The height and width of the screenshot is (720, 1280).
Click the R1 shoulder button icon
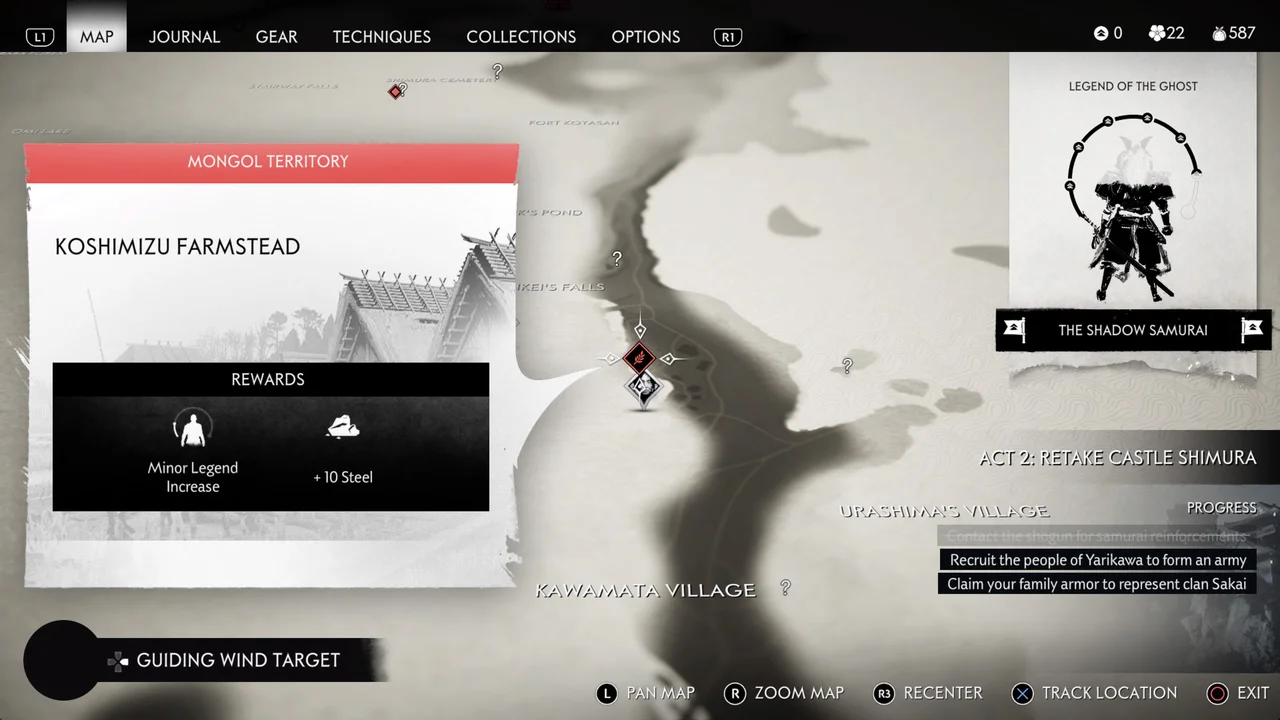[x=727, y=36]
